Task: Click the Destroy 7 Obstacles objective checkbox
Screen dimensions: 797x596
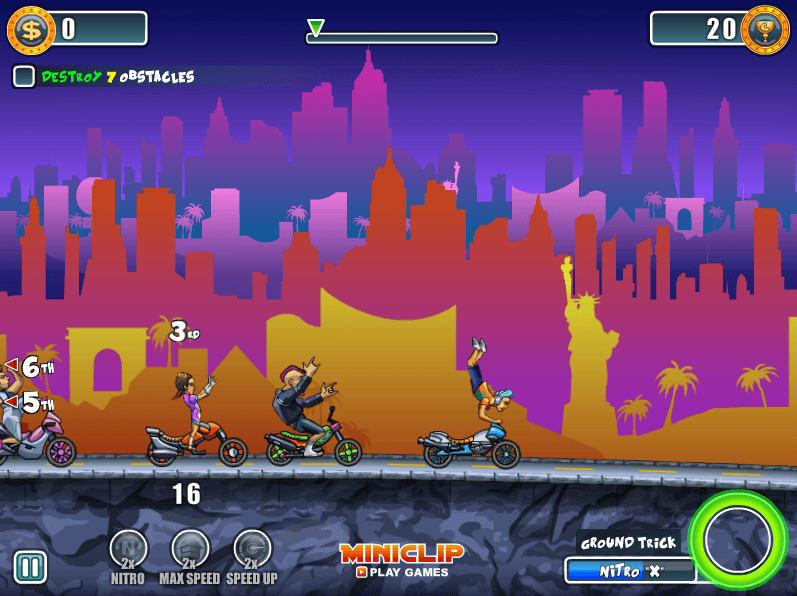Action: (24, 76)
